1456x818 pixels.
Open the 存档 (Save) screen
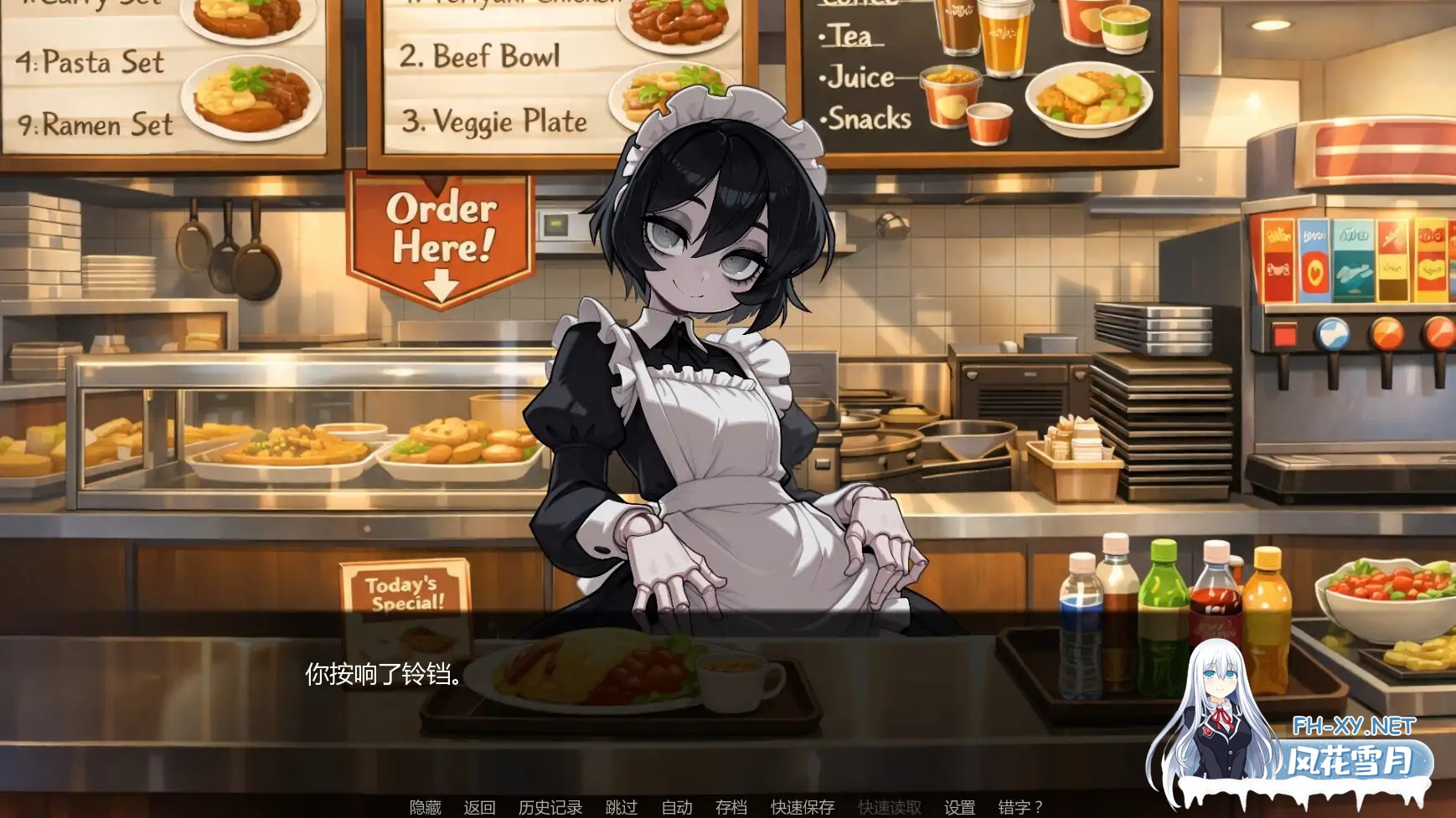tap(731, 805)
